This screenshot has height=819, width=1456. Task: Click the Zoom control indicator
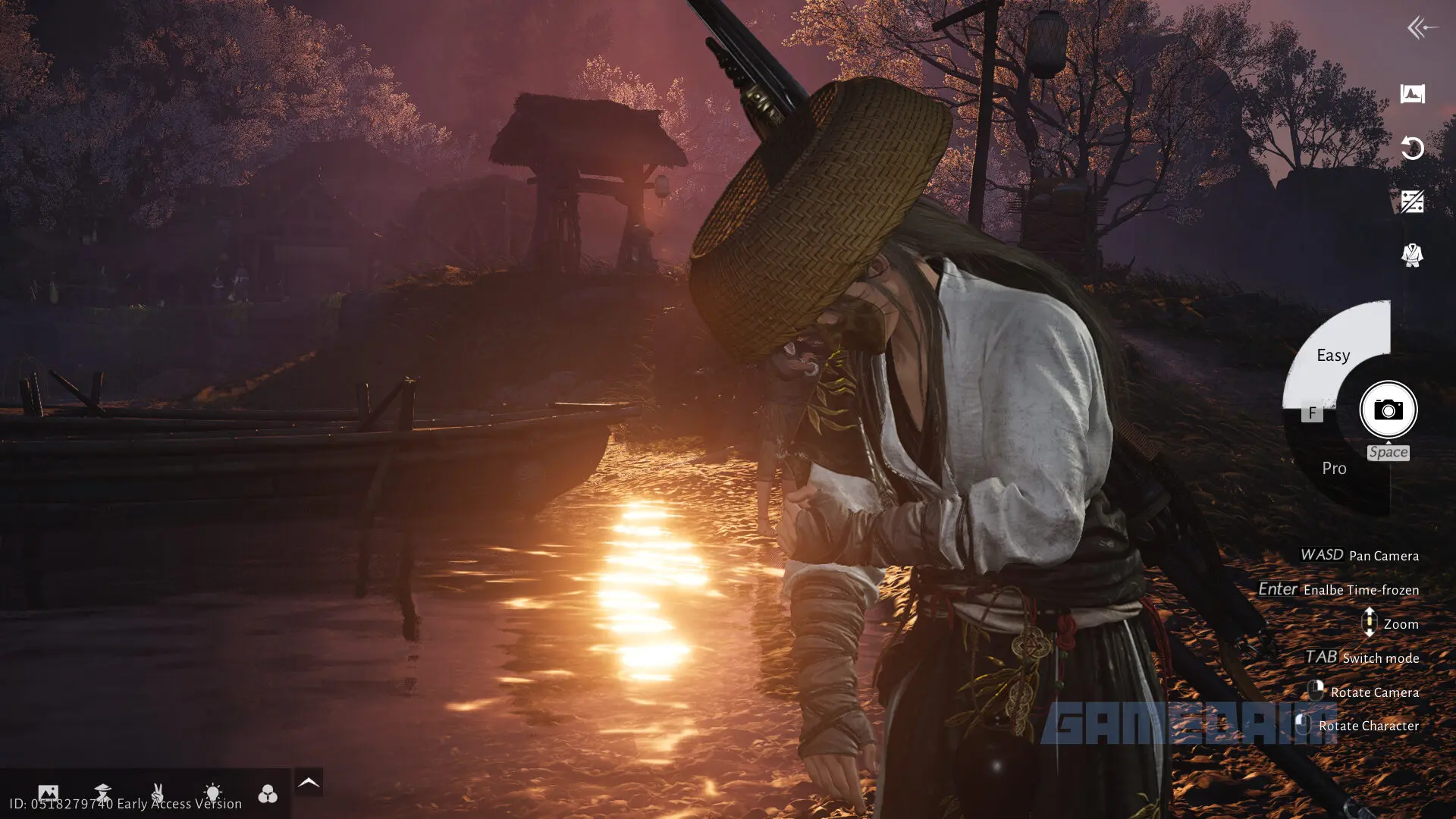[1370, 623]
